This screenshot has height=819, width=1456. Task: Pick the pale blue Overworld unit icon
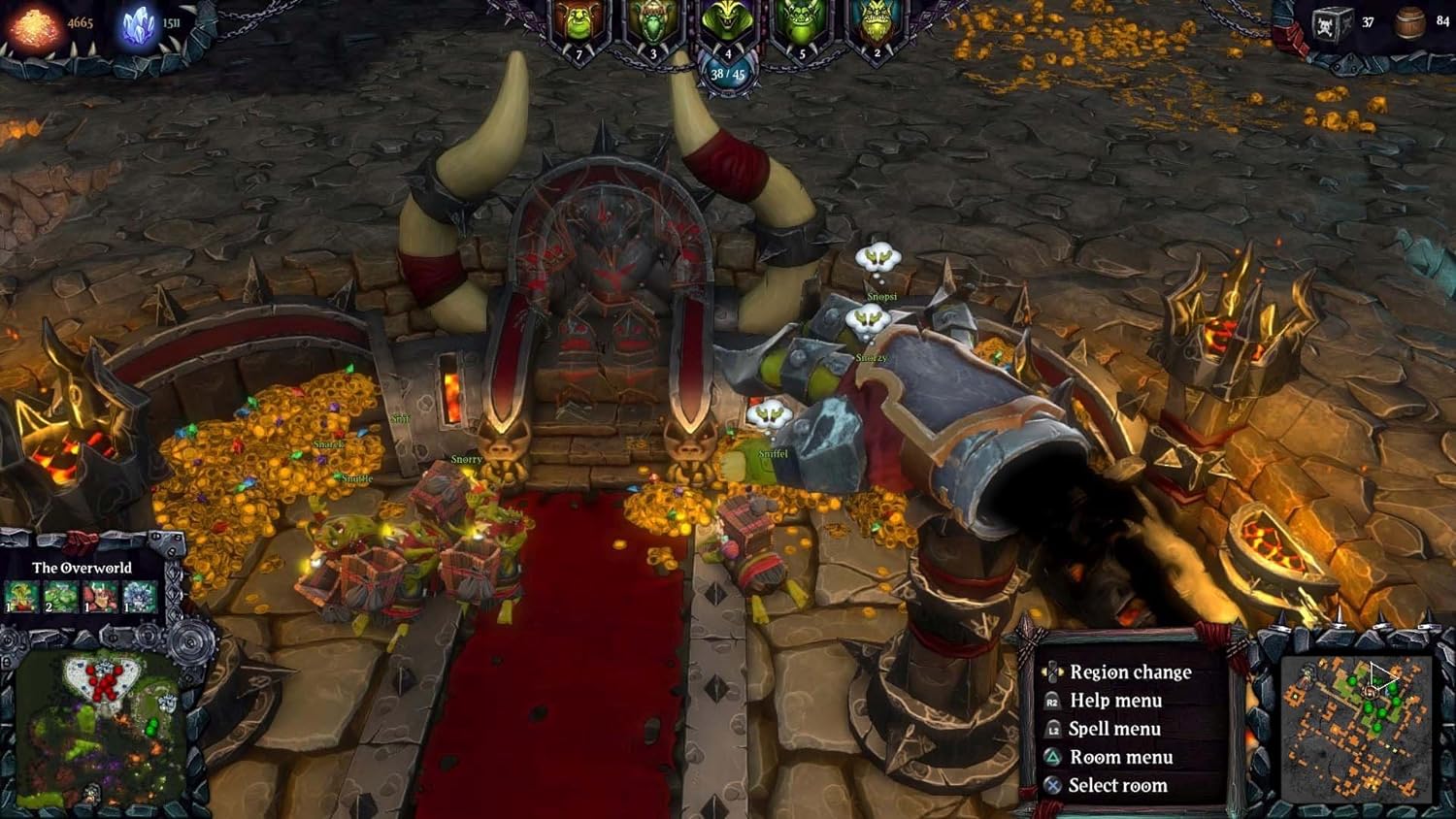[x=140, y=596]
